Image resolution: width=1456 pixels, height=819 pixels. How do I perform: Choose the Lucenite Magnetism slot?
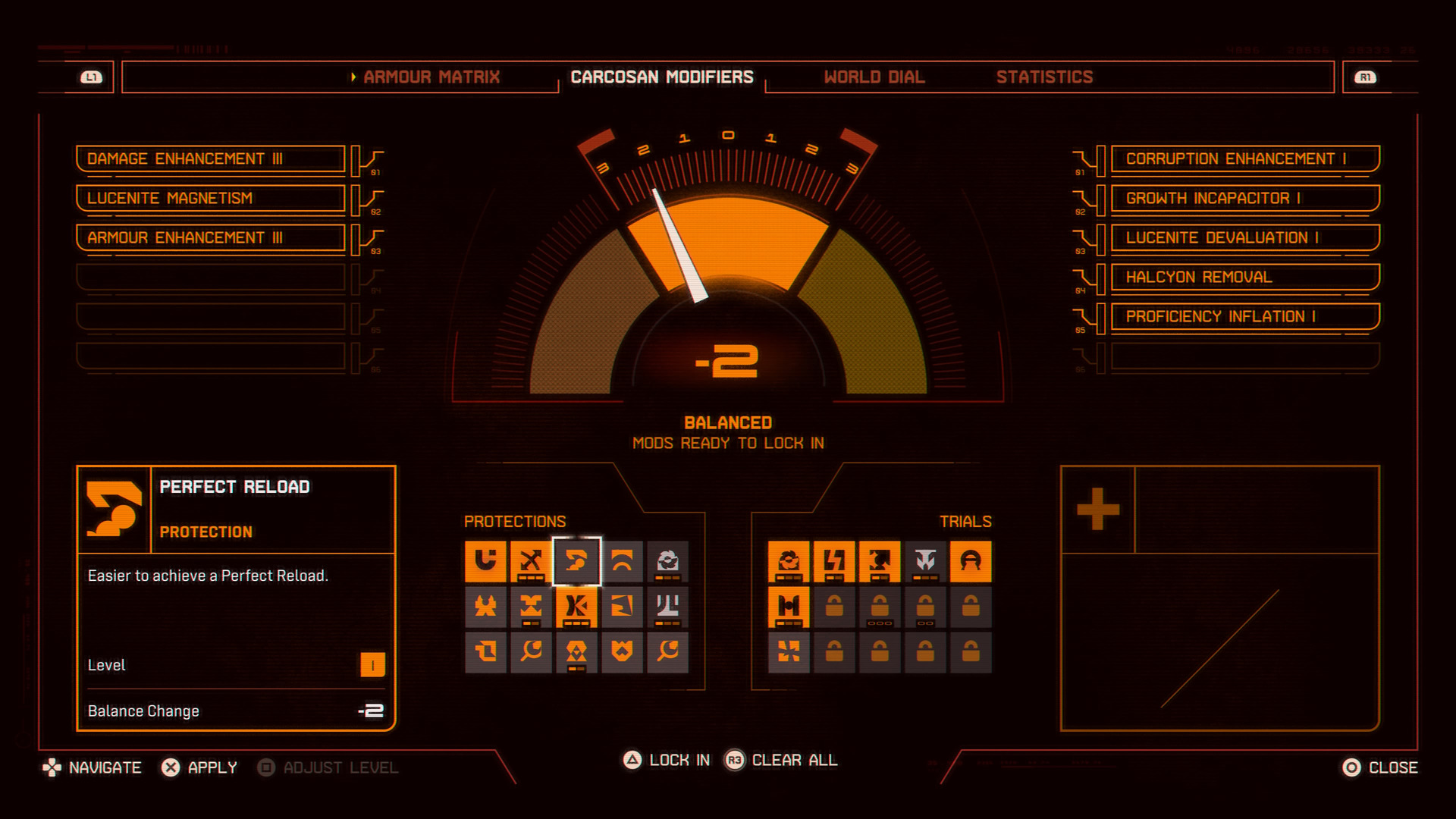[x=211, y=199]
